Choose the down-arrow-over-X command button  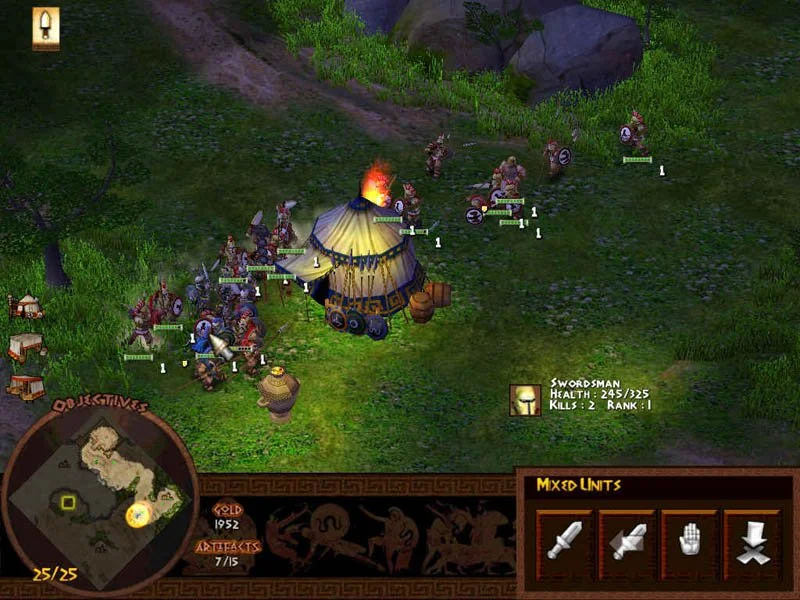[x=751, y=540]
